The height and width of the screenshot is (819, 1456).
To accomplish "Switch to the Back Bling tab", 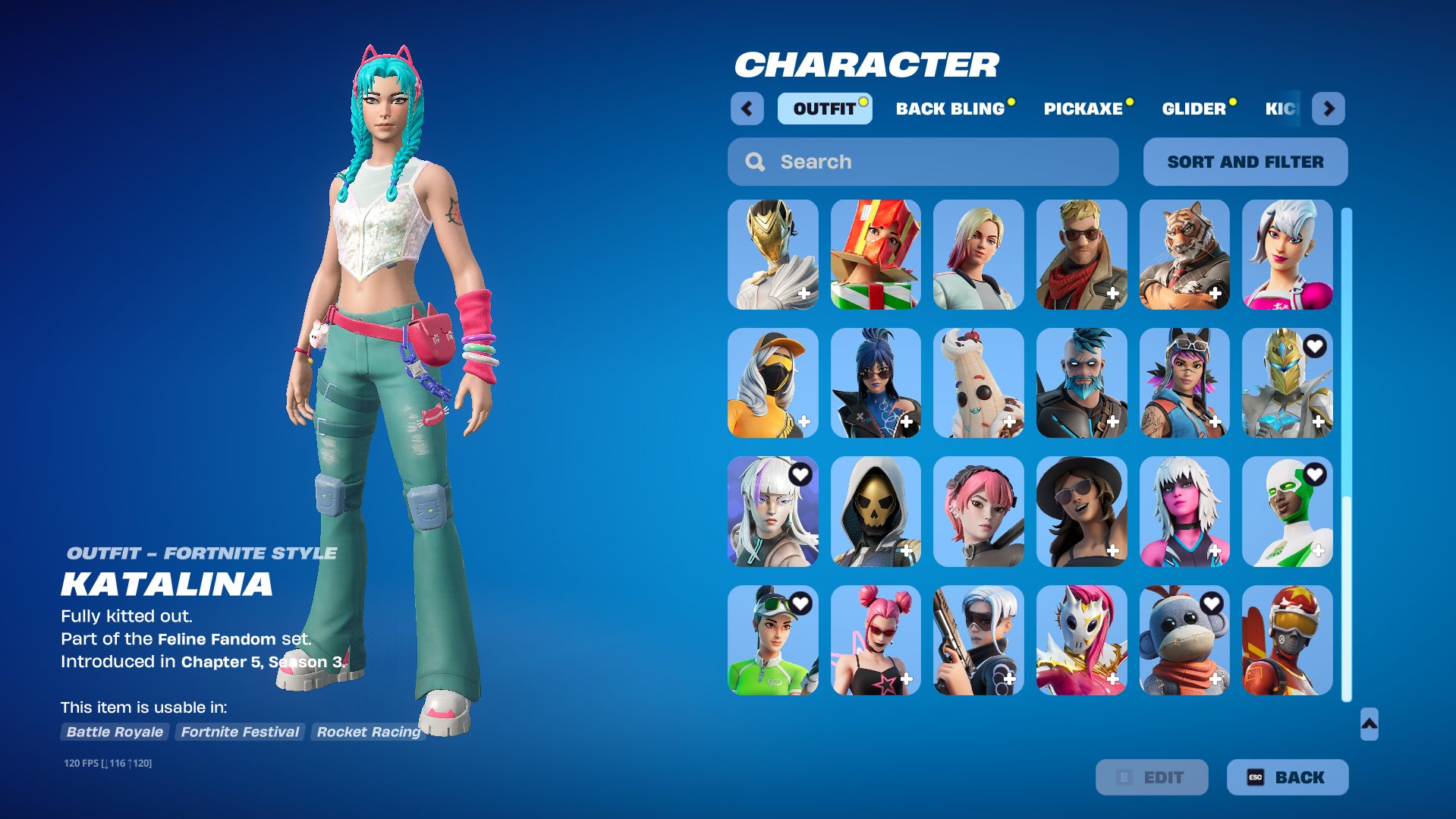I will coord(950,109).
